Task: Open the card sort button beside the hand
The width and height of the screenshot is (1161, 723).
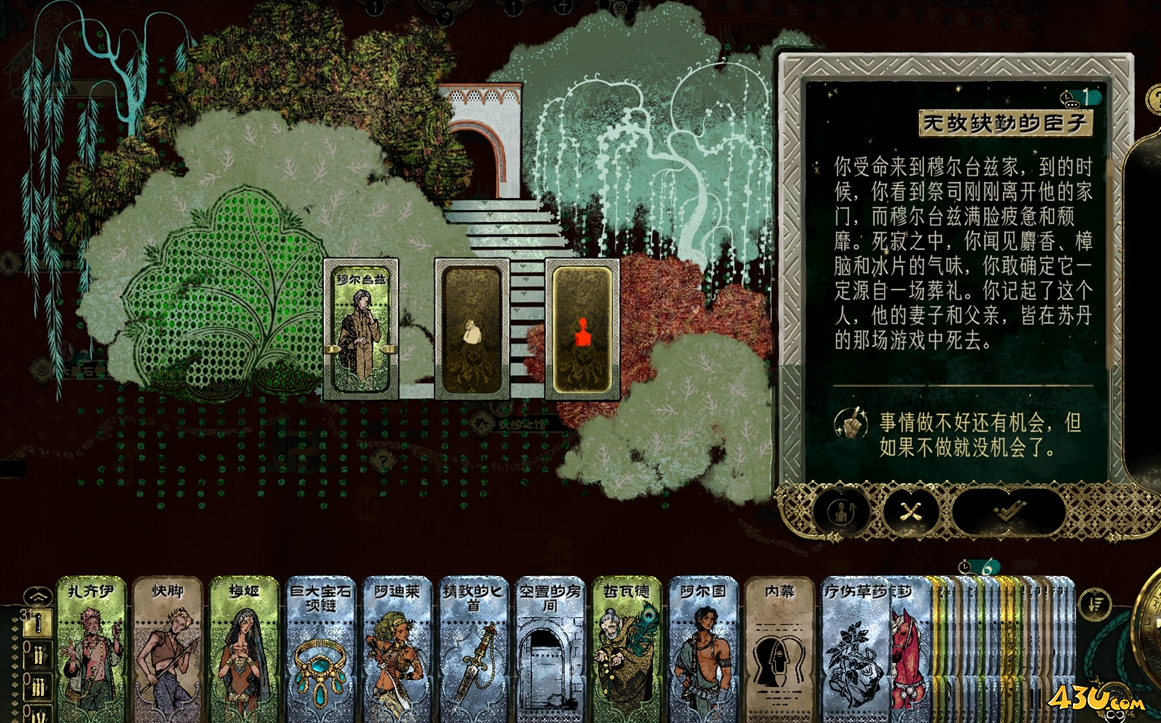Action: 1096,603
